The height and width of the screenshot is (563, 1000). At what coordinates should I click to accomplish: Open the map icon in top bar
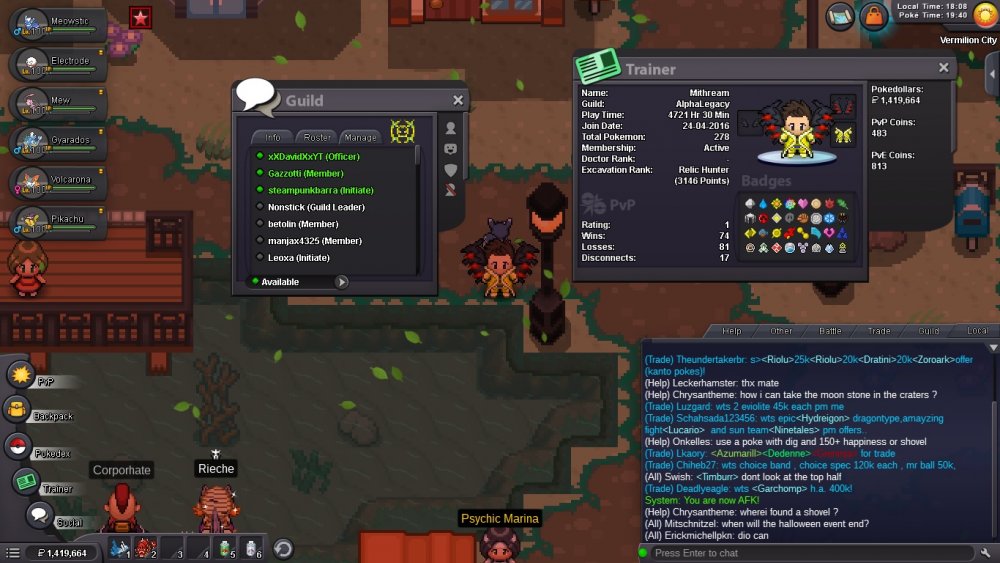[x=840, y=15]
